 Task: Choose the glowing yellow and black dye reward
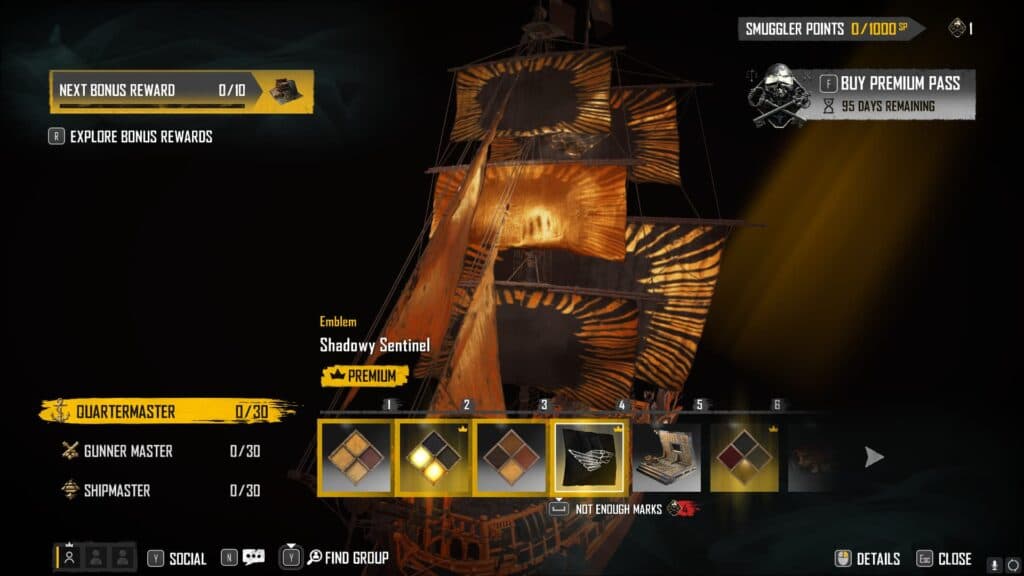[x=434, y=457]
